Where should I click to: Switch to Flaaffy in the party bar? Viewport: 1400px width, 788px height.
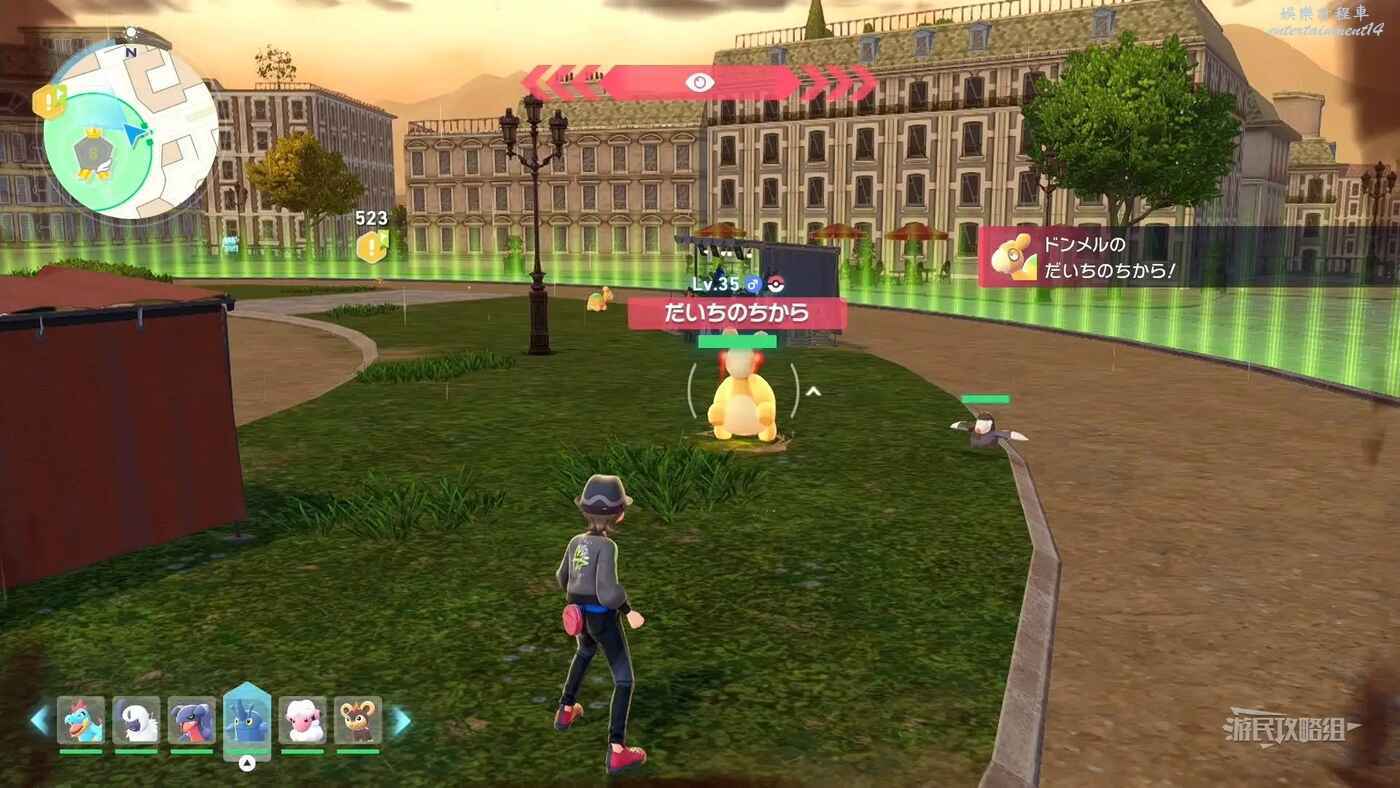pyautogui.click(x=302, y=720)
